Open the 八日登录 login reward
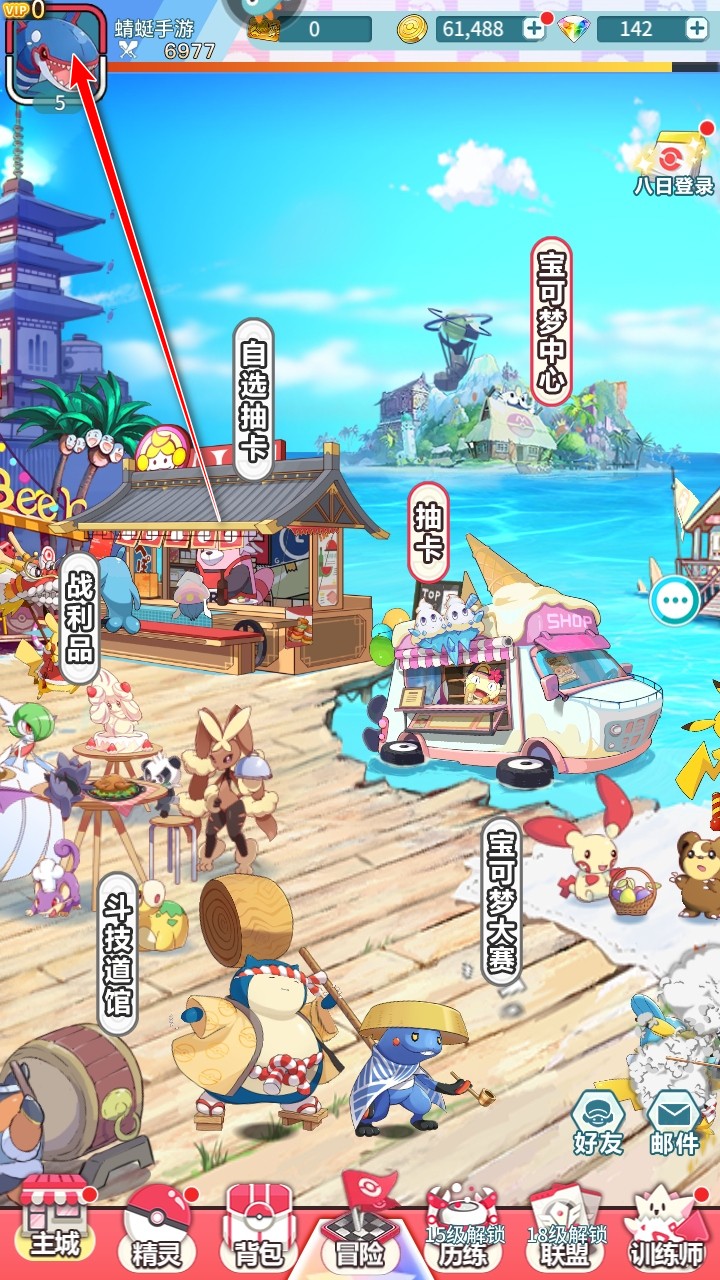The width and height of the screenshot is (720, 1280). click(673, 165)
